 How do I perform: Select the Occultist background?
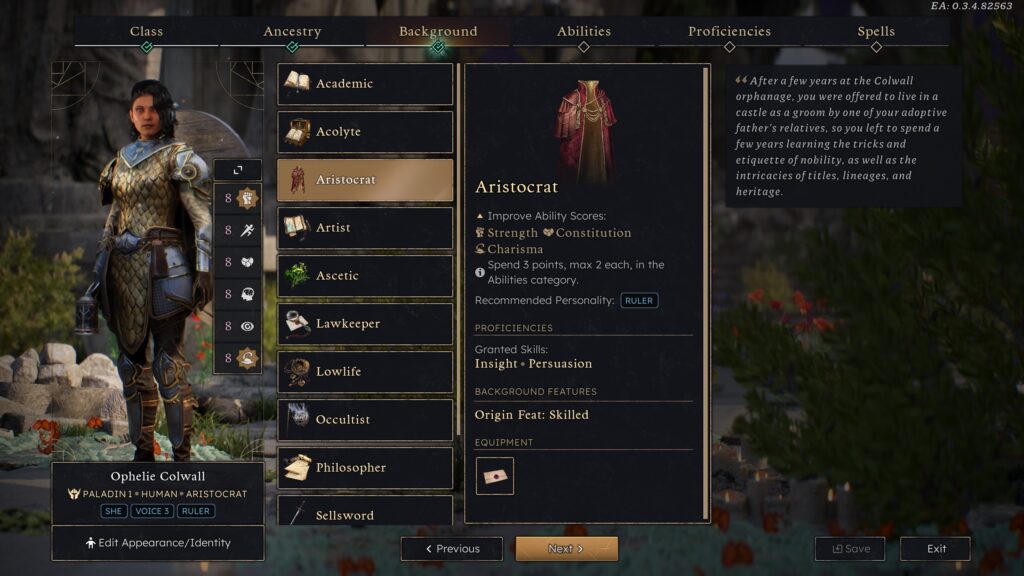(x=365, y=420)
